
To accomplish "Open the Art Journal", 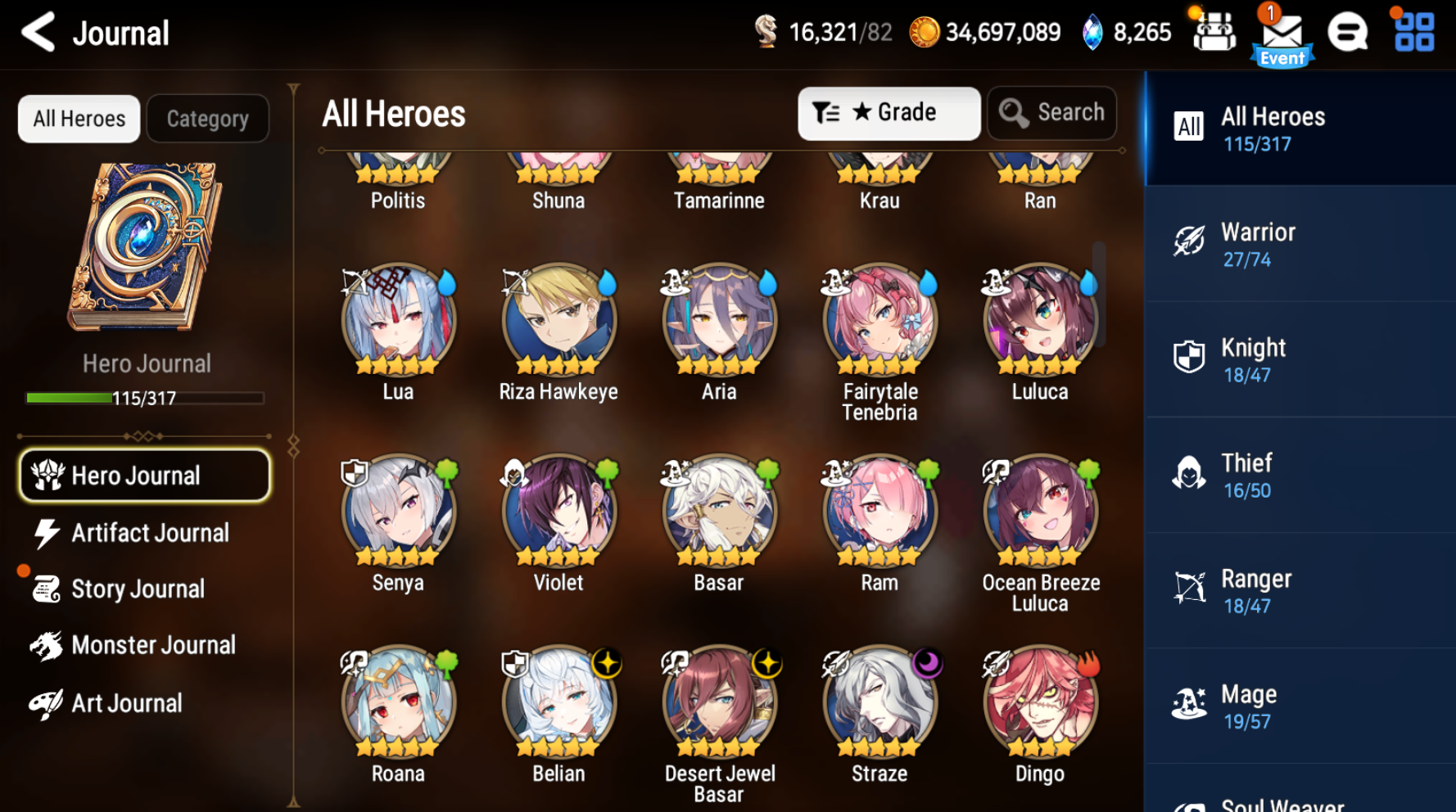I will point(126,702).
